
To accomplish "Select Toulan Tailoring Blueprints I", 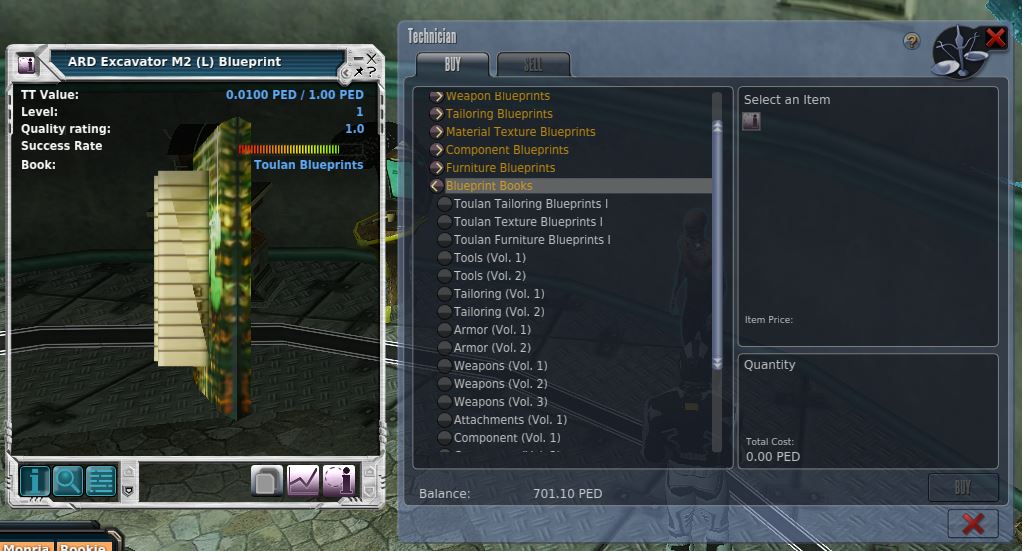I will tap(530, 204).
